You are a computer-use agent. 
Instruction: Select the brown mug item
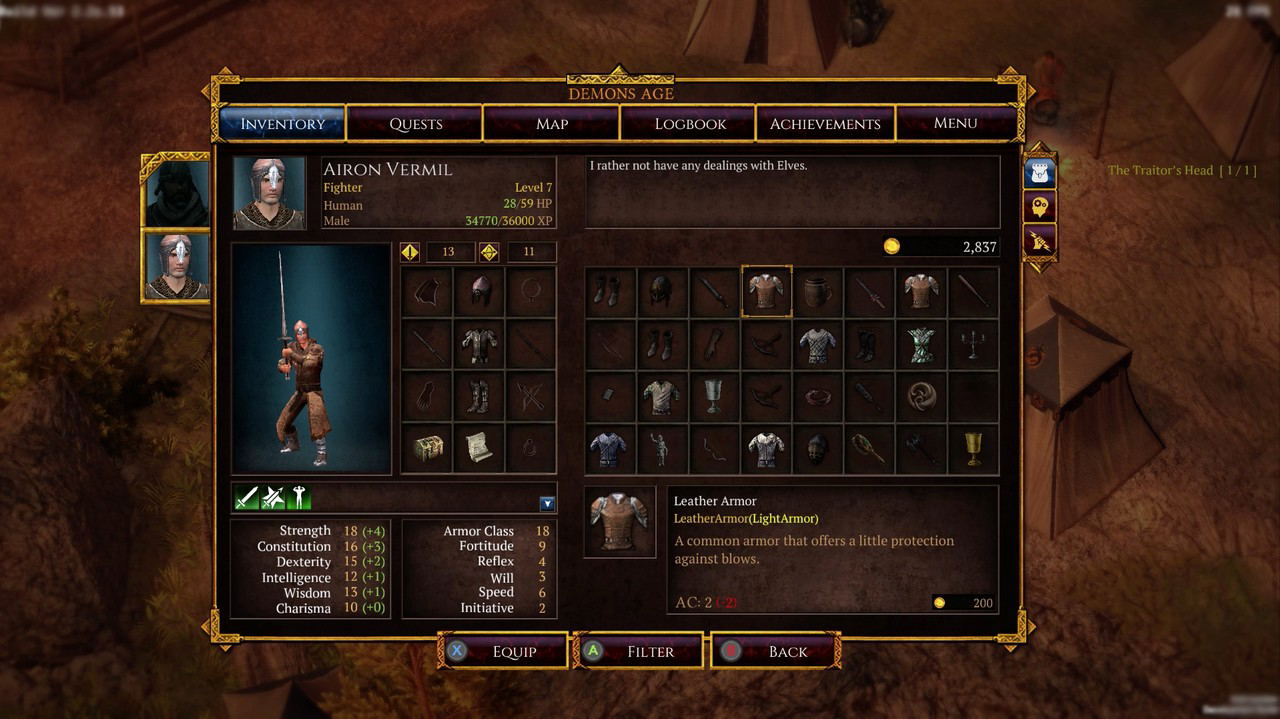coord(817,292)
